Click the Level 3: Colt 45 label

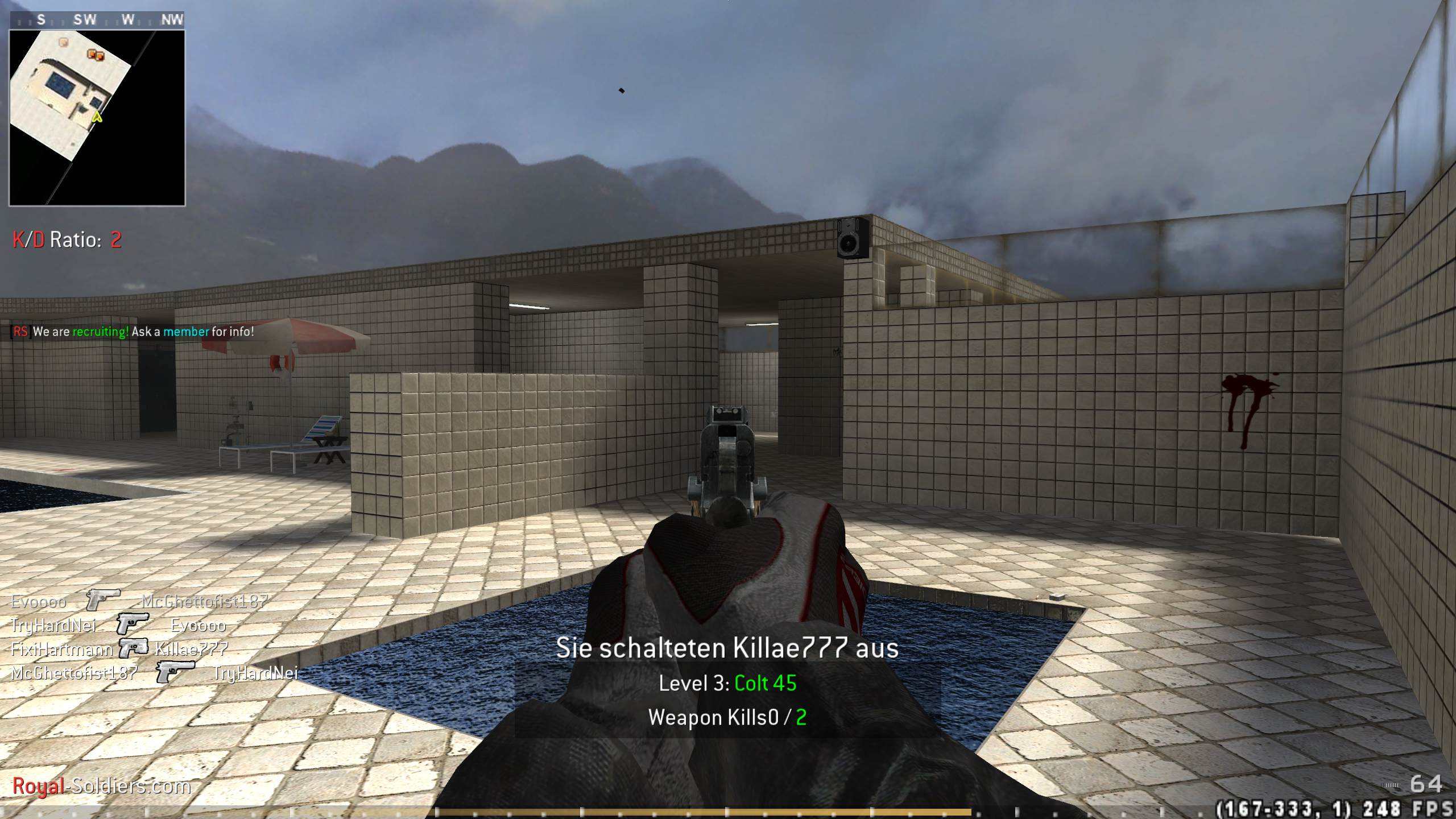point(728,684)
